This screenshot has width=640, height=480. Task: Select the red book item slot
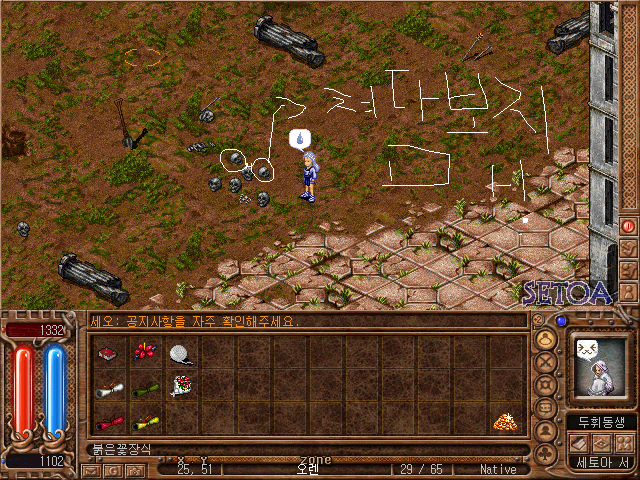coord(109,354)
